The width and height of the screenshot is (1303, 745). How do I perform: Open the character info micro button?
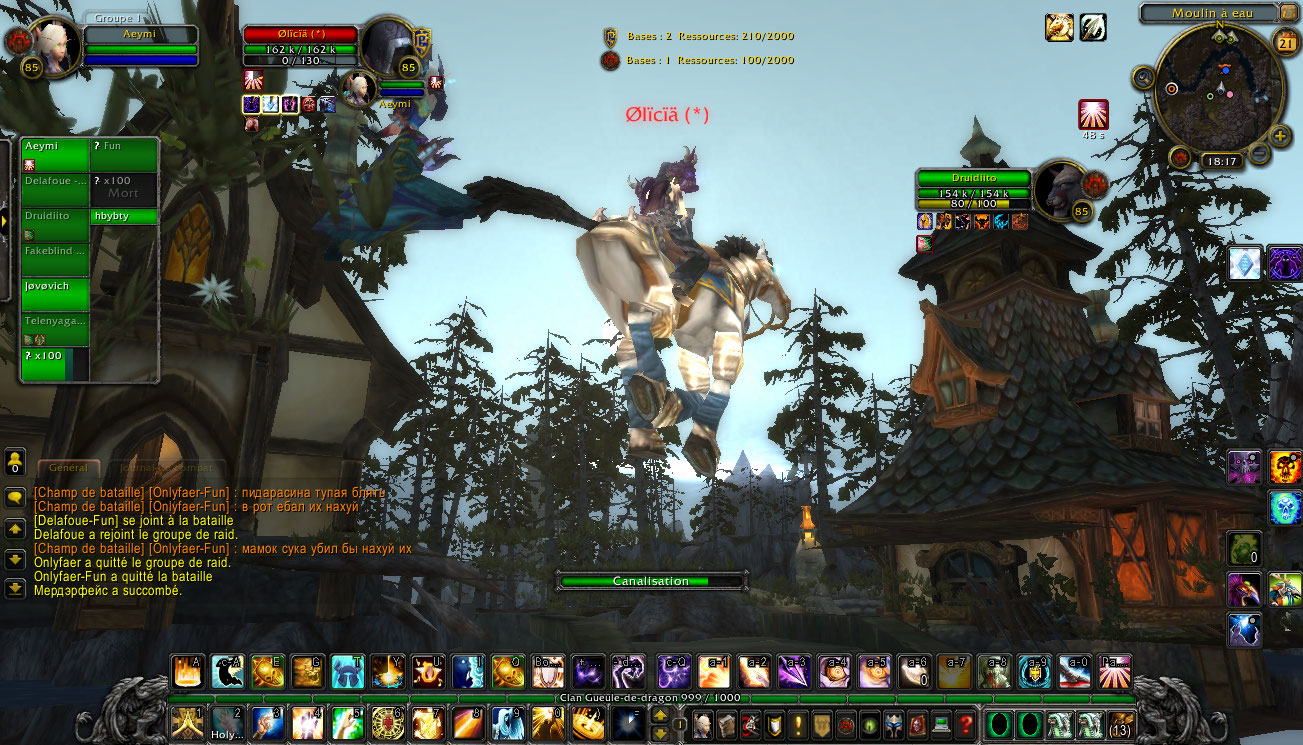[704, 723]
